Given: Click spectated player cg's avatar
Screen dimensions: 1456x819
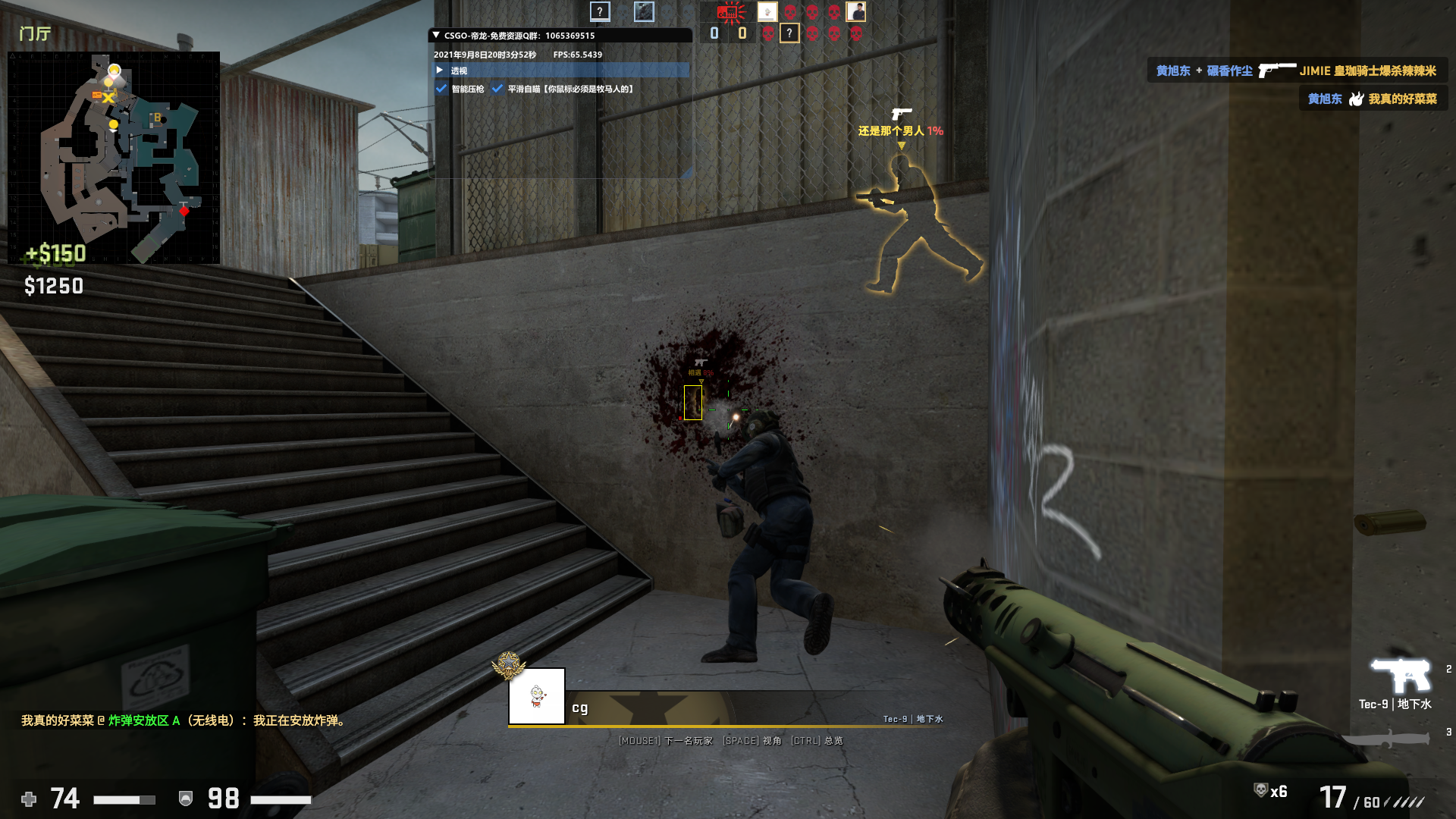Looking at the screenshot, I should click(x=537, y=696).
